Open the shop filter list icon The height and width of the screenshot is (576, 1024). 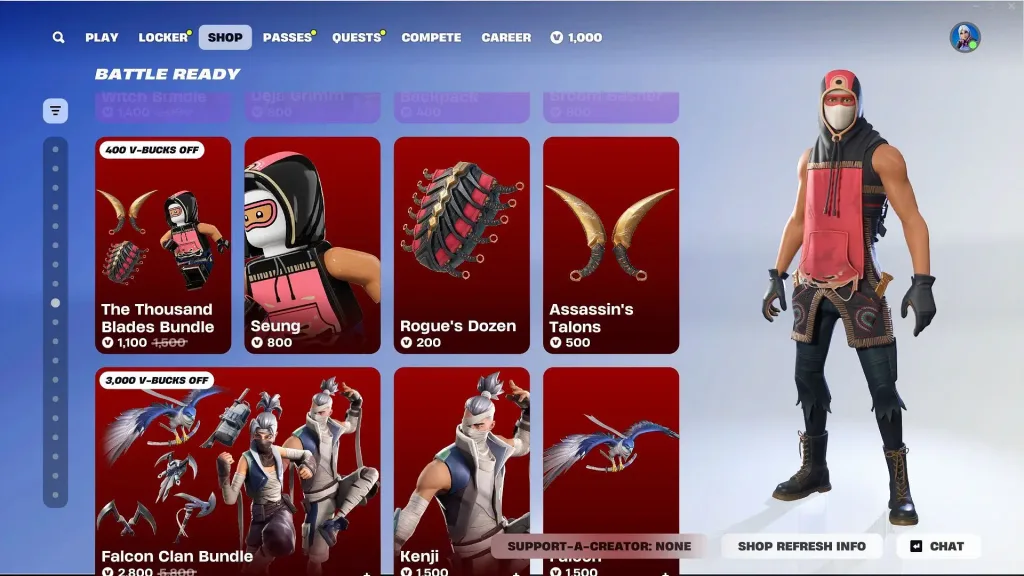coord(55,111)
